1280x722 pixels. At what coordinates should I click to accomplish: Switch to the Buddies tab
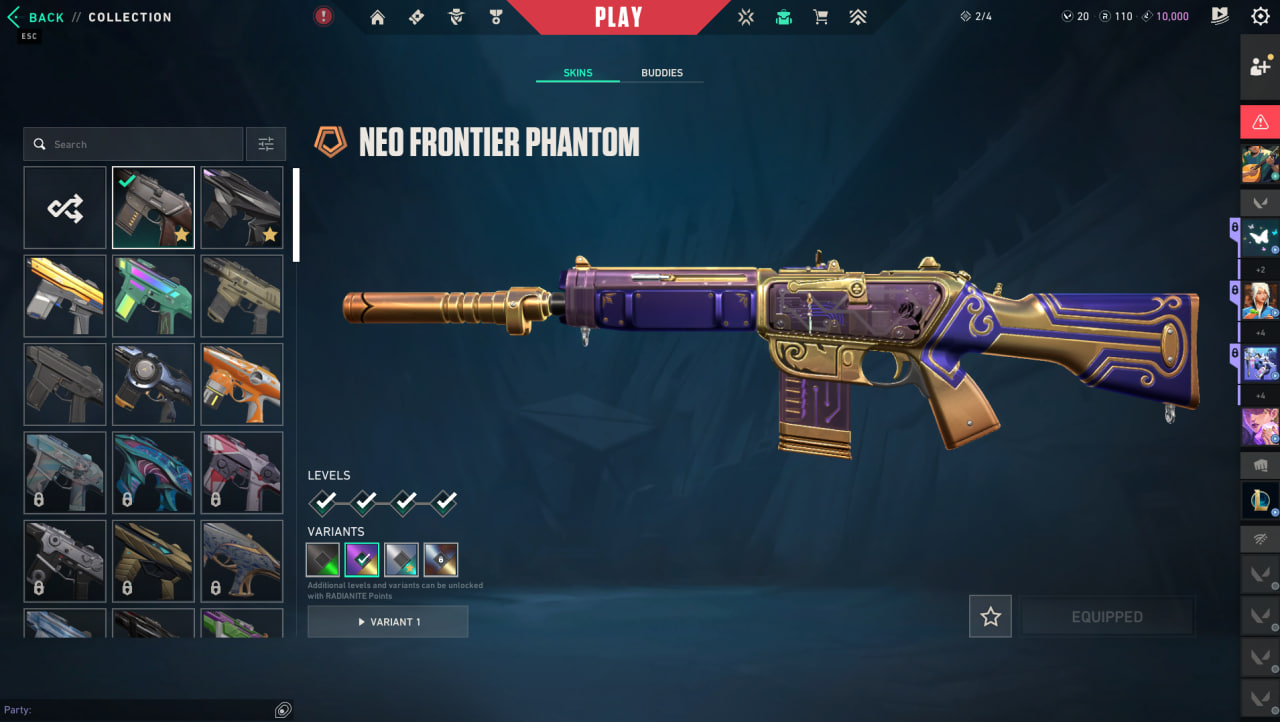coord(661,73)
